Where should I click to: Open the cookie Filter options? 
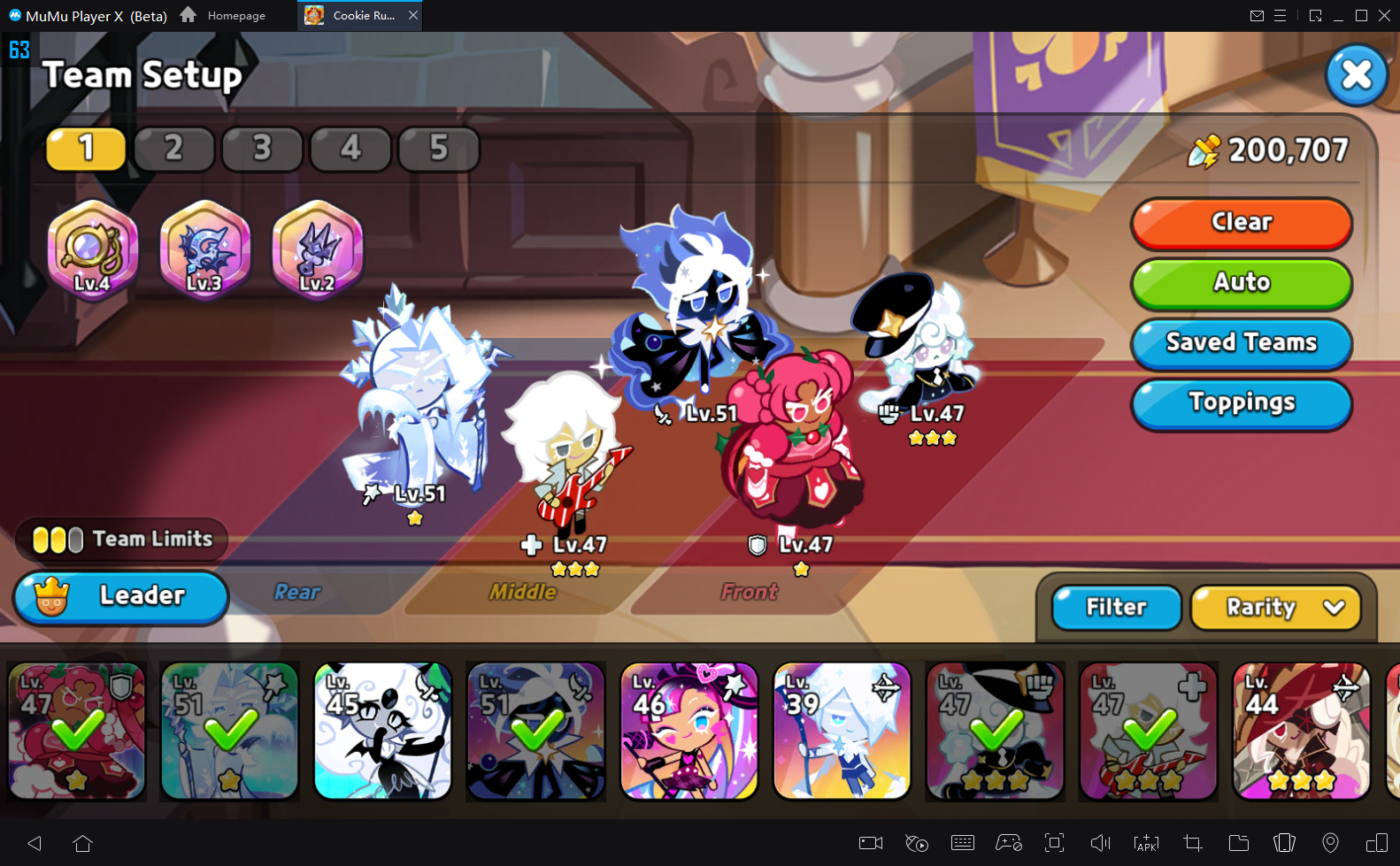point(1116,608)
